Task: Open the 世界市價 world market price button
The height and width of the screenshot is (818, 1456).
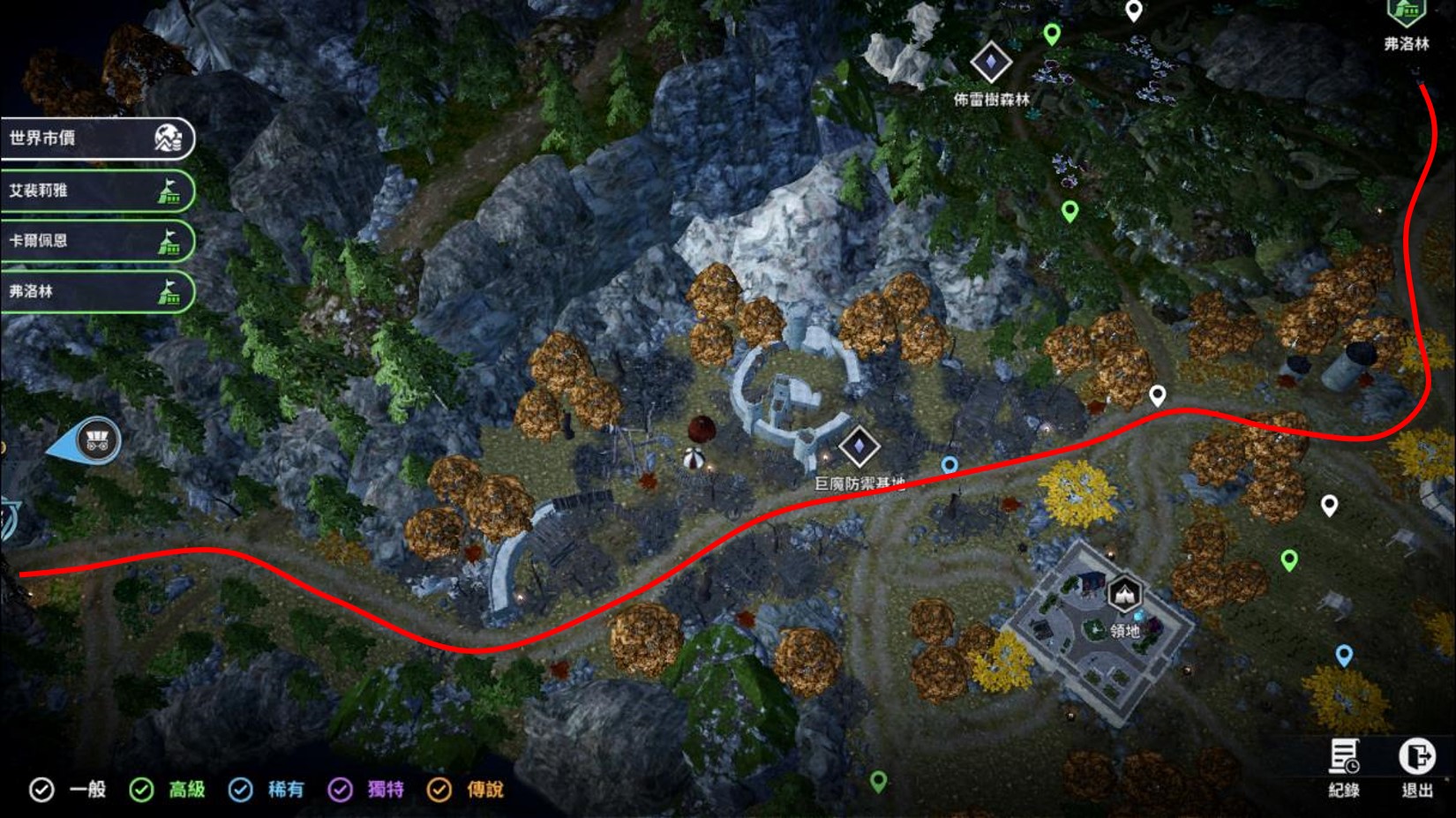Action: 95,139
